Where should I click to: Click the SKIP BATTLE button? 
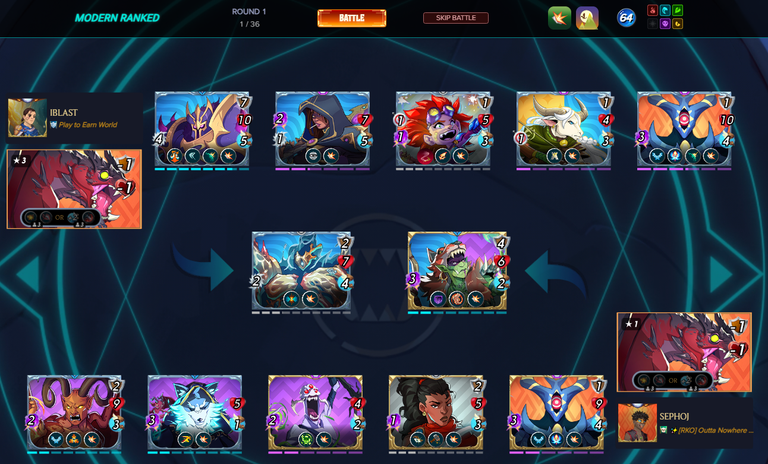(455, 18)
